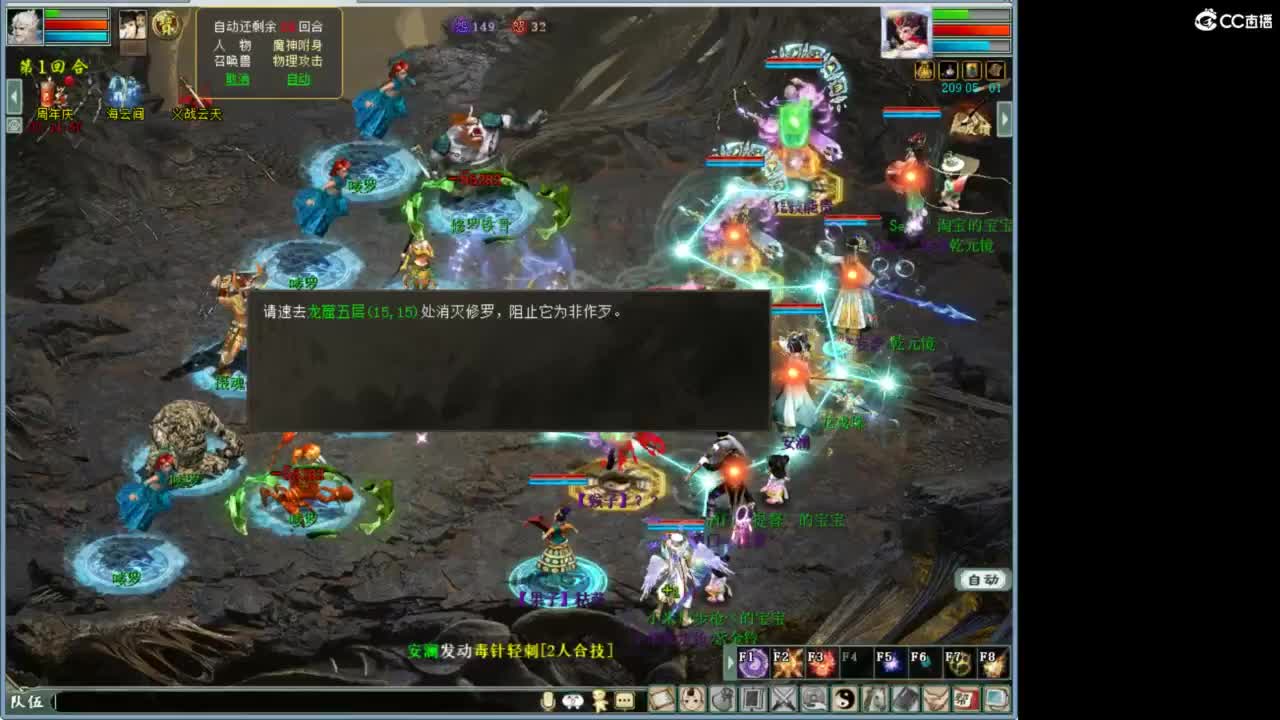This screenshot has height=720, width=1280.
Task: Open teammate 海云阁's portrait expander panel
Action: pos(134,26)
